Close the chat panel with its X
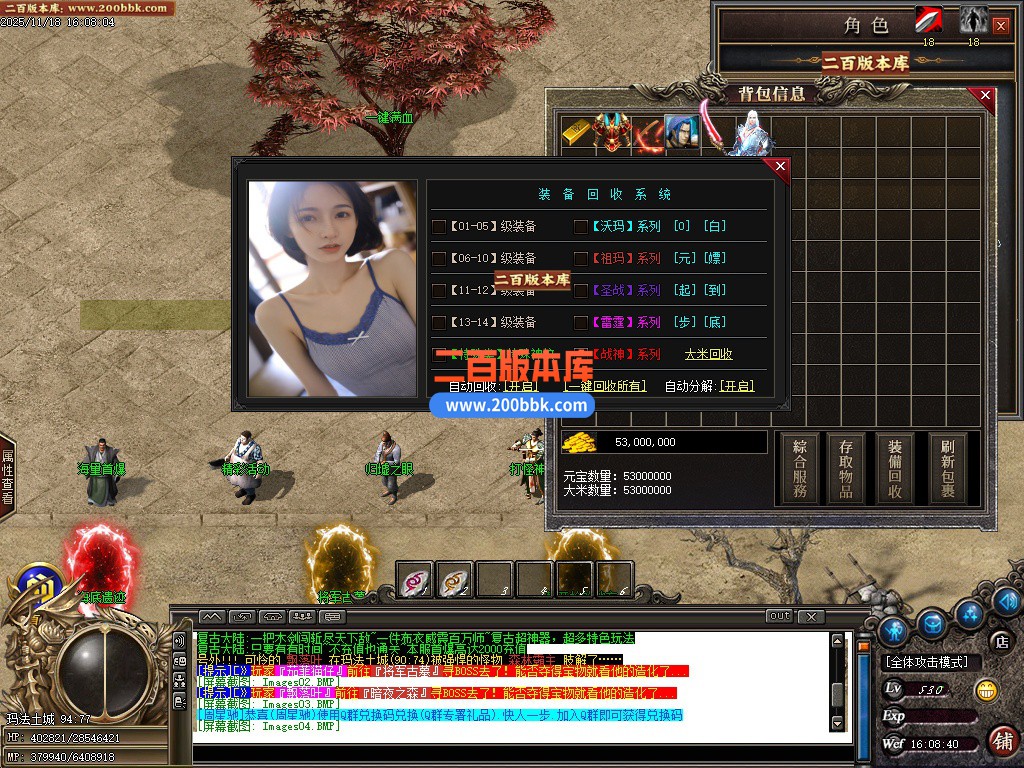The image size is (1024, 768). pos(812,616)
